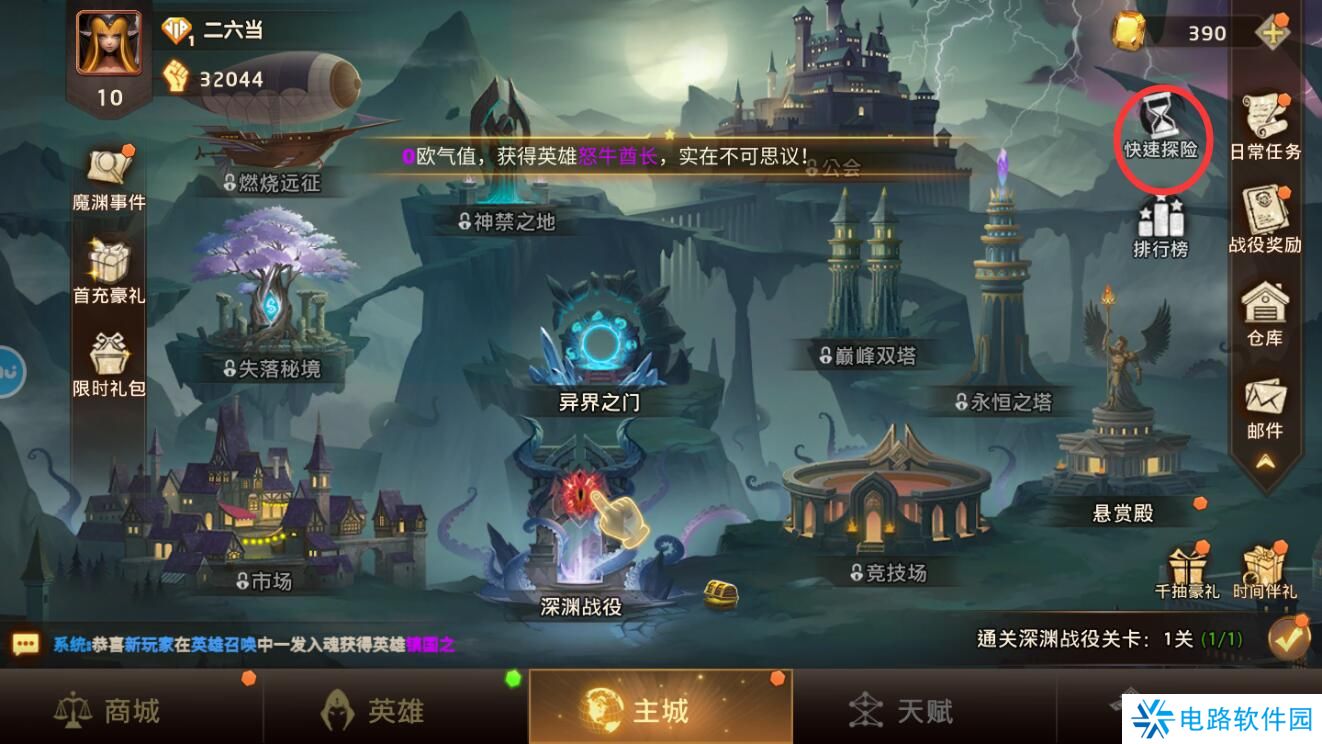Open the 魔渊事件 magnifier icon
This screenshot has height=744, width=1322.
108,168
